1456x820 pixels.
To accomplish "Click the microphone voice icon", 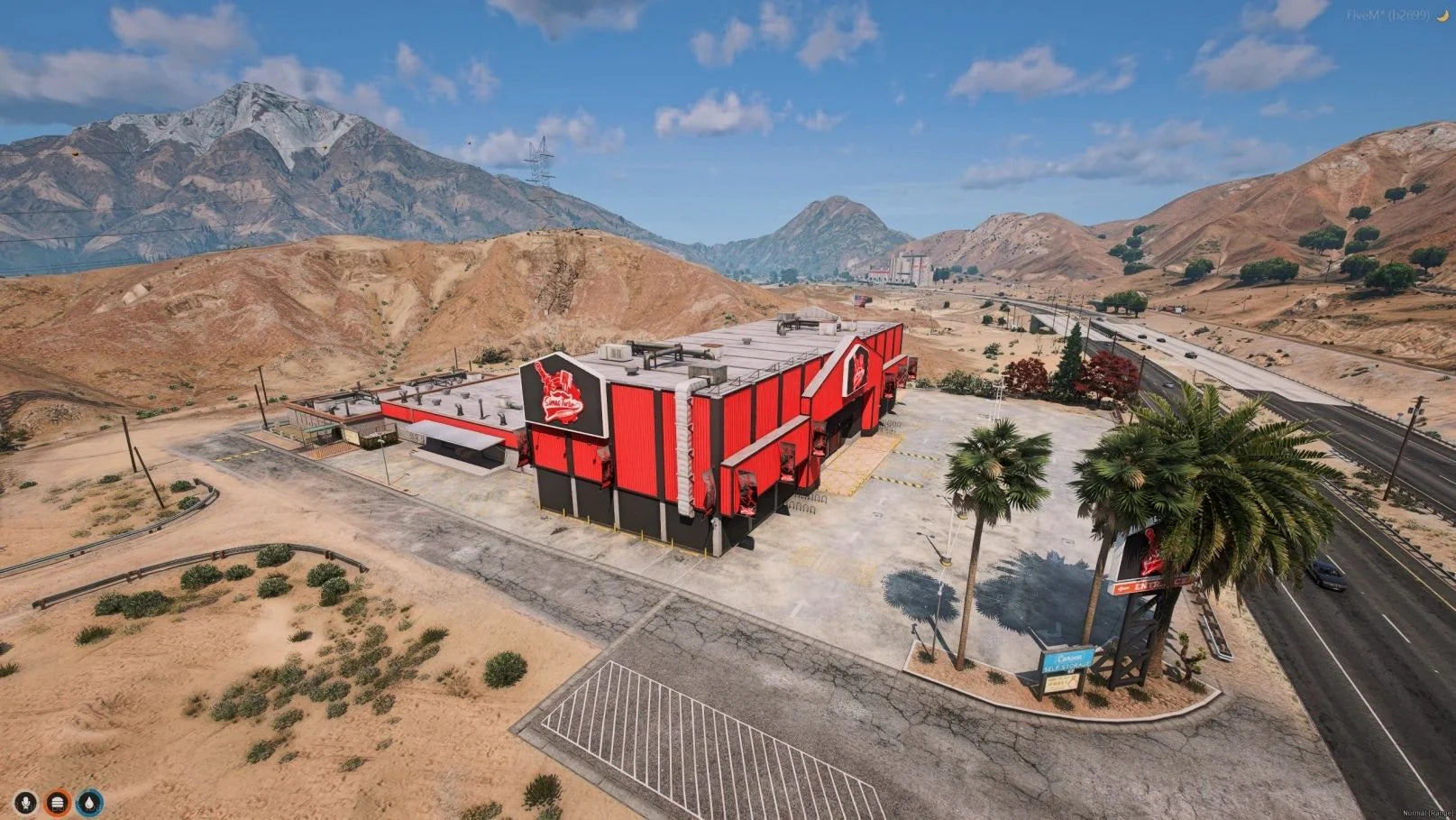I will [25, 802].
